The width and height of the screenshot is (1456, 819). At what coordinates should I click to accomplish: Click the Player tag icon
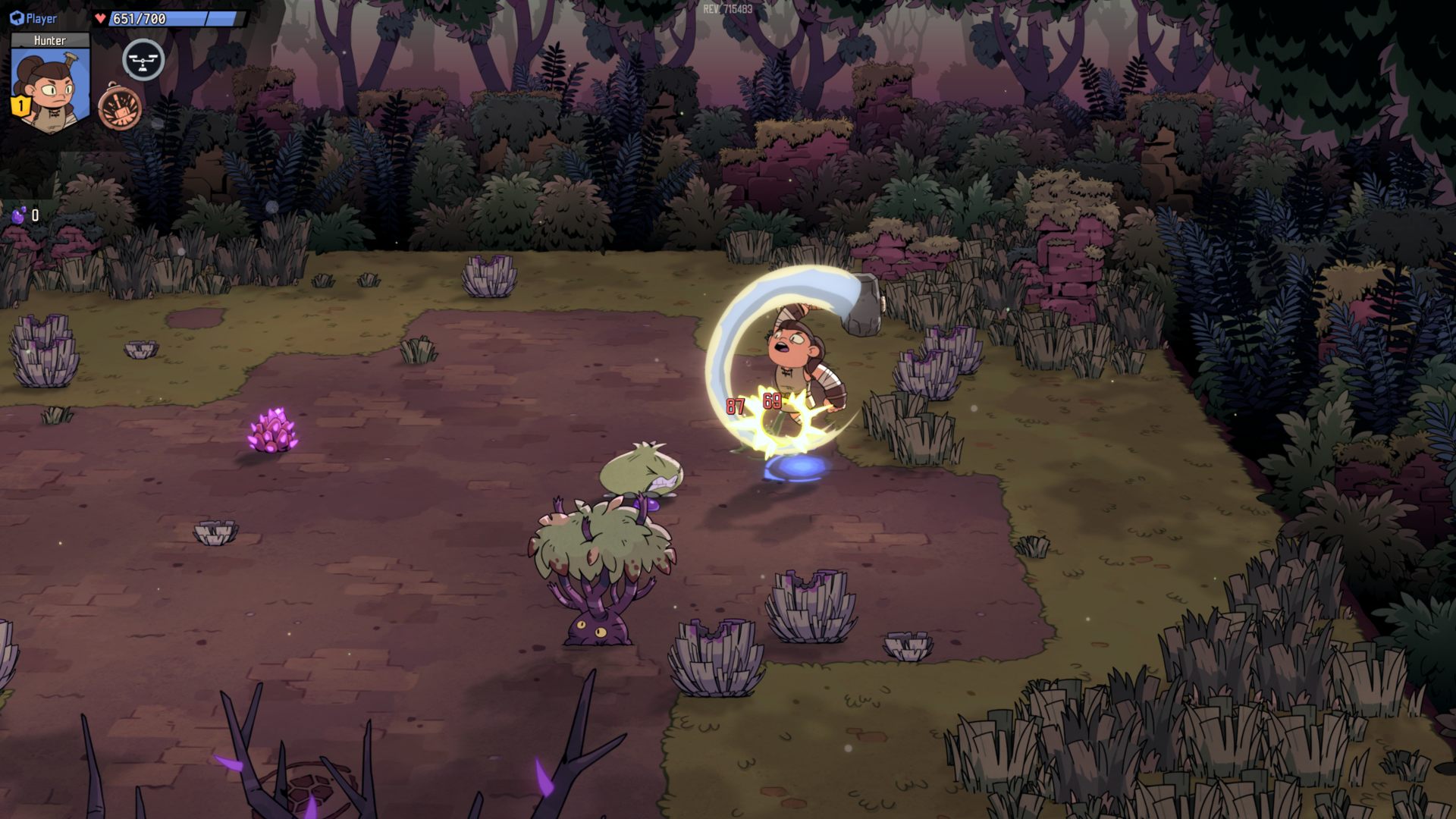[17, 18]
